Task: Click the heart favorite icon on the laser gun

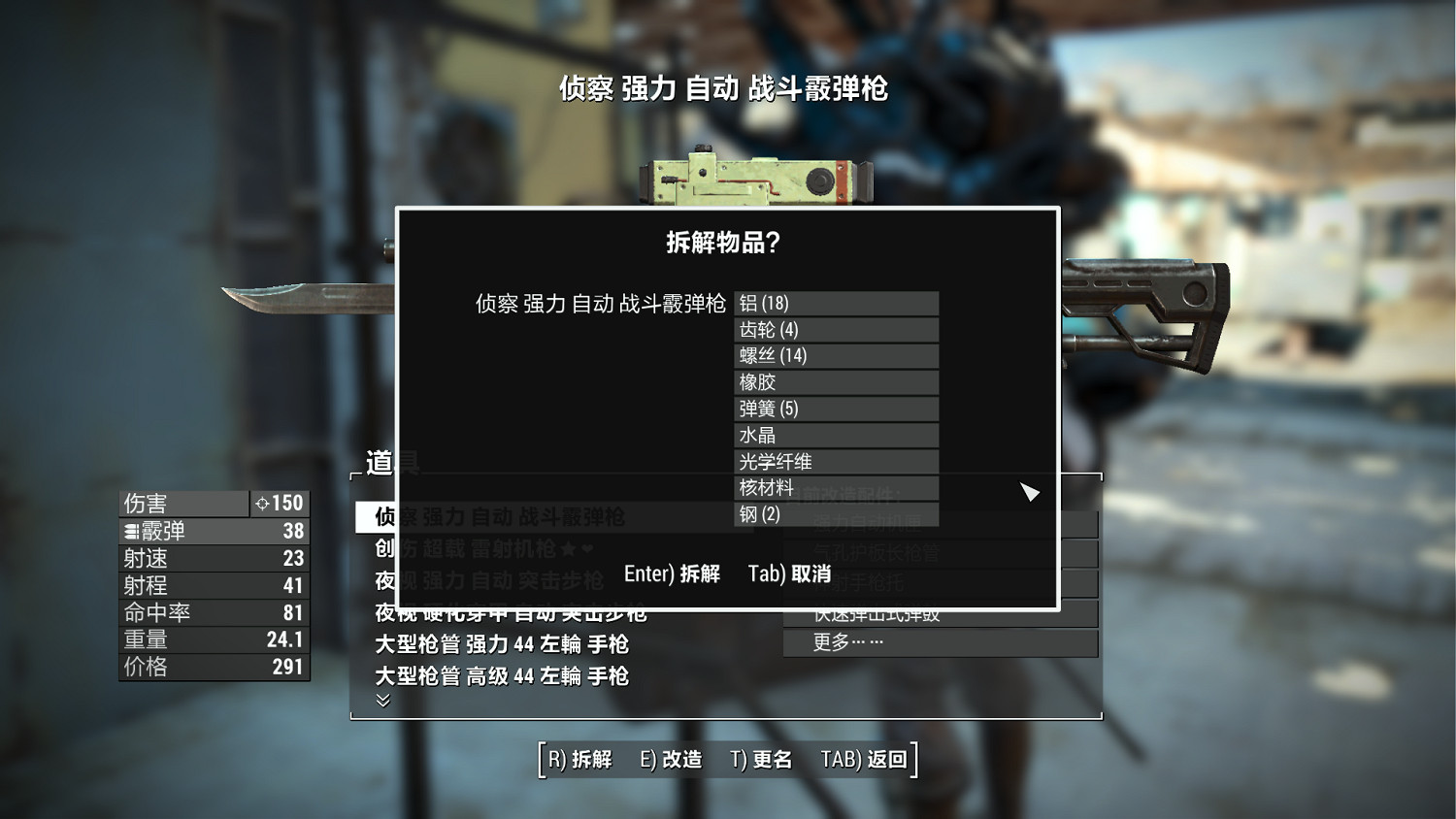Action: coord(585,549)
